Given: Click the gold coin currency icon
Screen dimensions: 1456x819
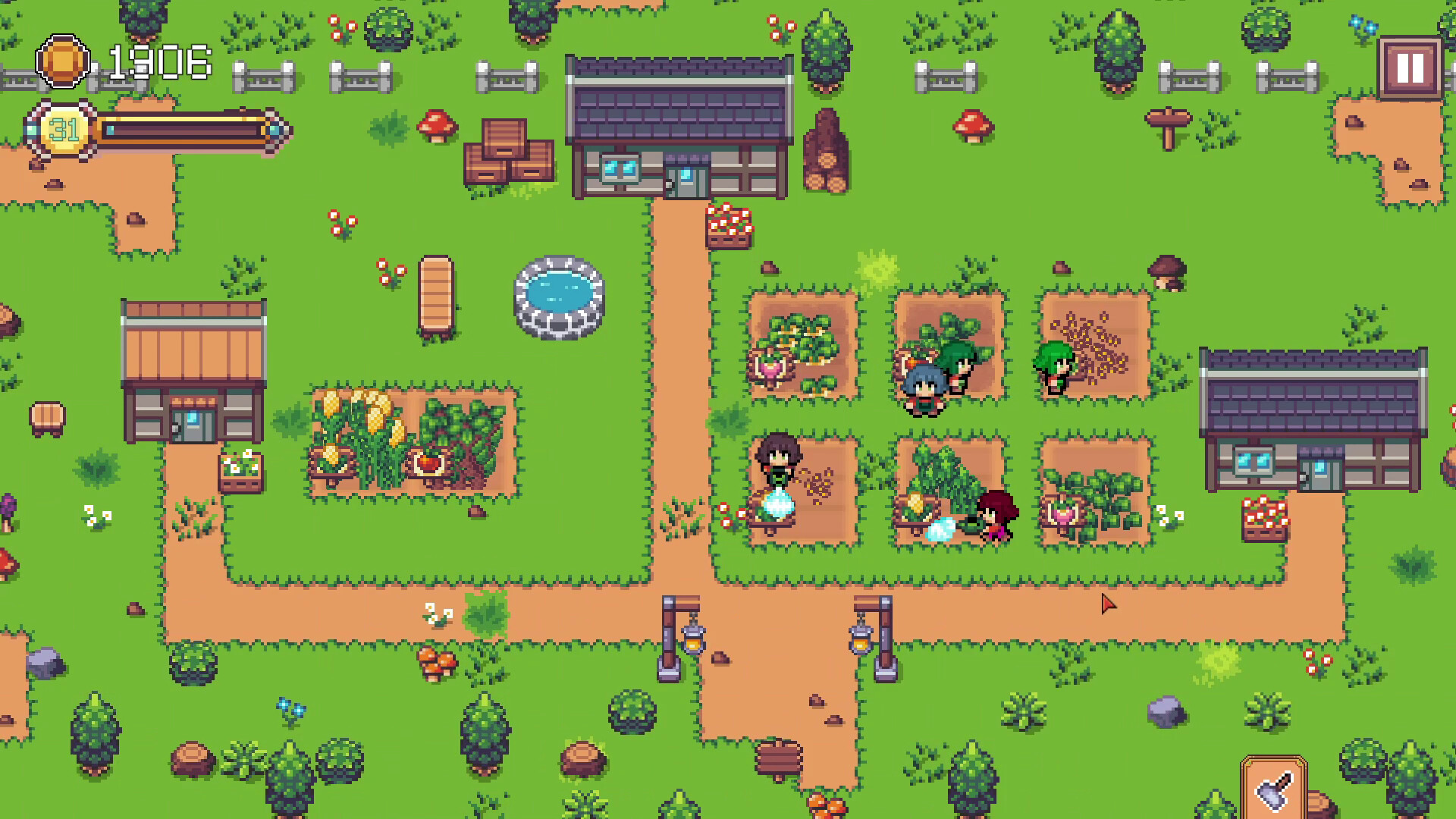Looking at the screenshot, I should [64, 62].
